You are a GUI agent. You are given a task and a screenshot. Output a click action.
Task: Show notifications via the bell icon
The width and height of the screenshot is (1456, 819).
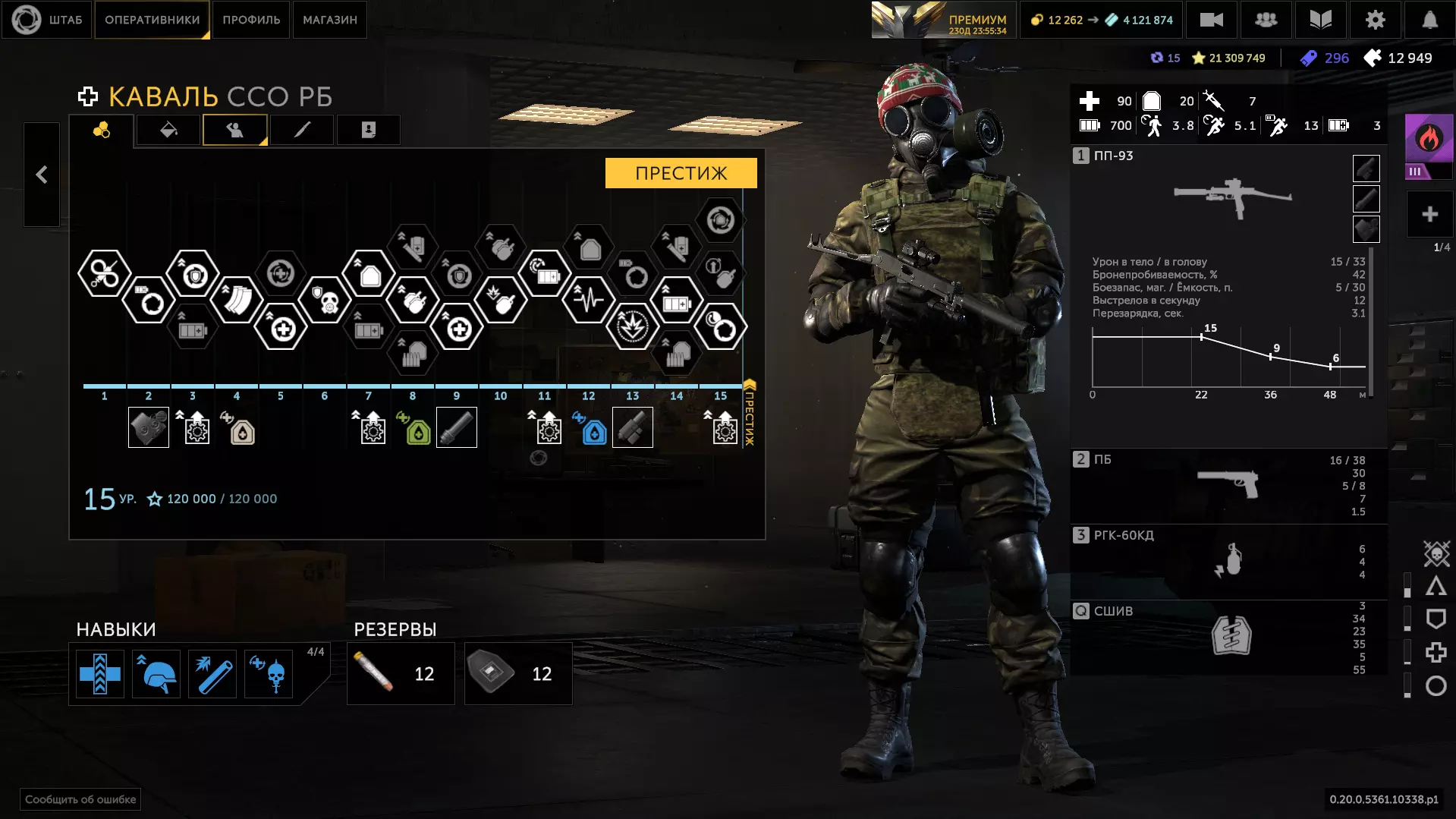(x=1429, y=20)
